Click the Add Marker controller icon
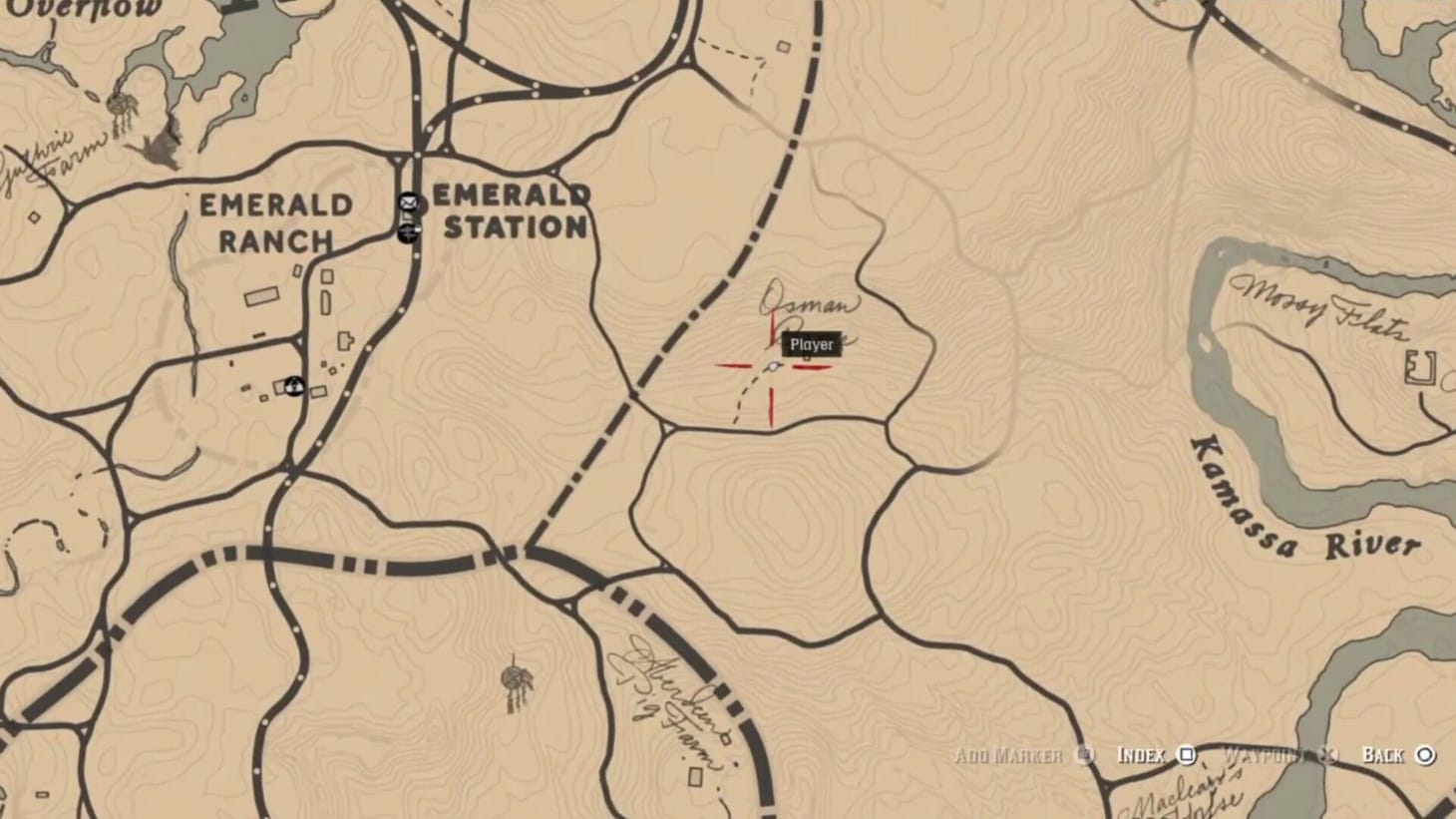This screenshot has width=1456, height=819. pyautogui.click(x=1086, y=755)
